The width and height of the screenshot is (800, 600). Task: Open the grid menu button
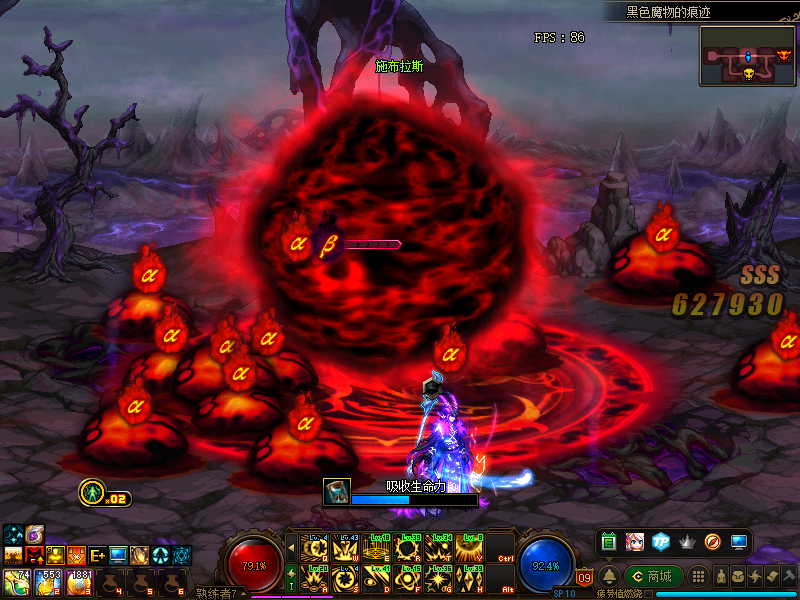click(700, 577)
